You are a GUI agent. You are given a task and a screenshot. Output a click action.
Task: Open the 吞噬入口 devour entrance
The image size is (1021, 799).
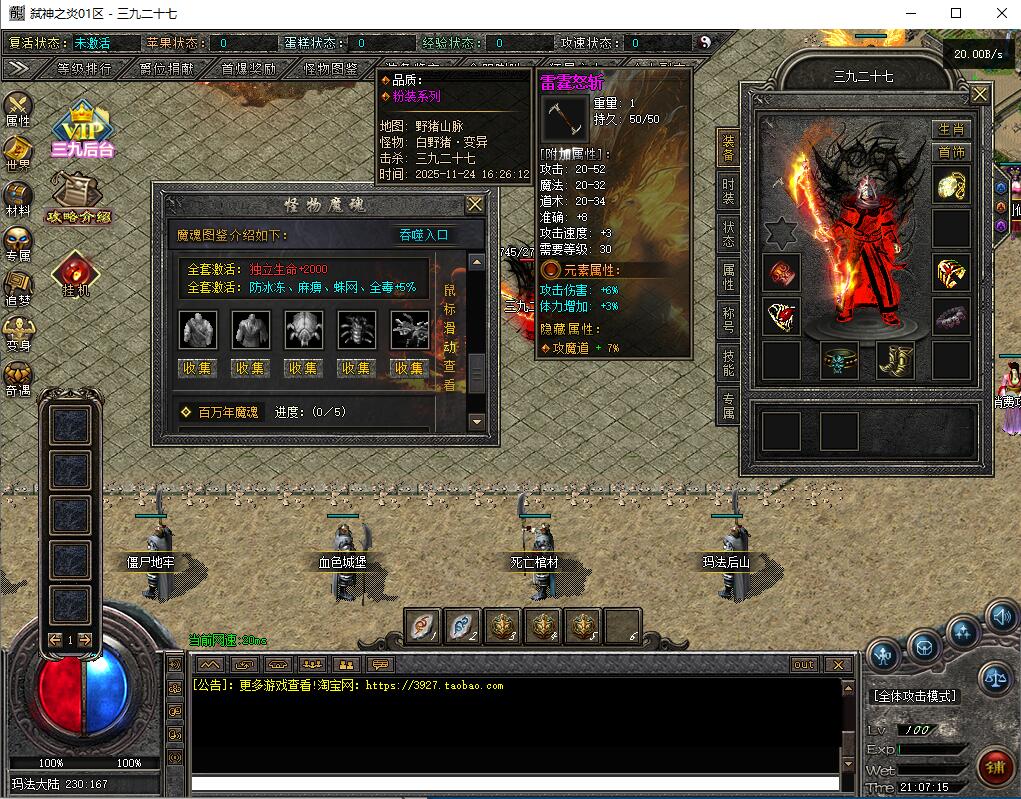coord(424,235)
